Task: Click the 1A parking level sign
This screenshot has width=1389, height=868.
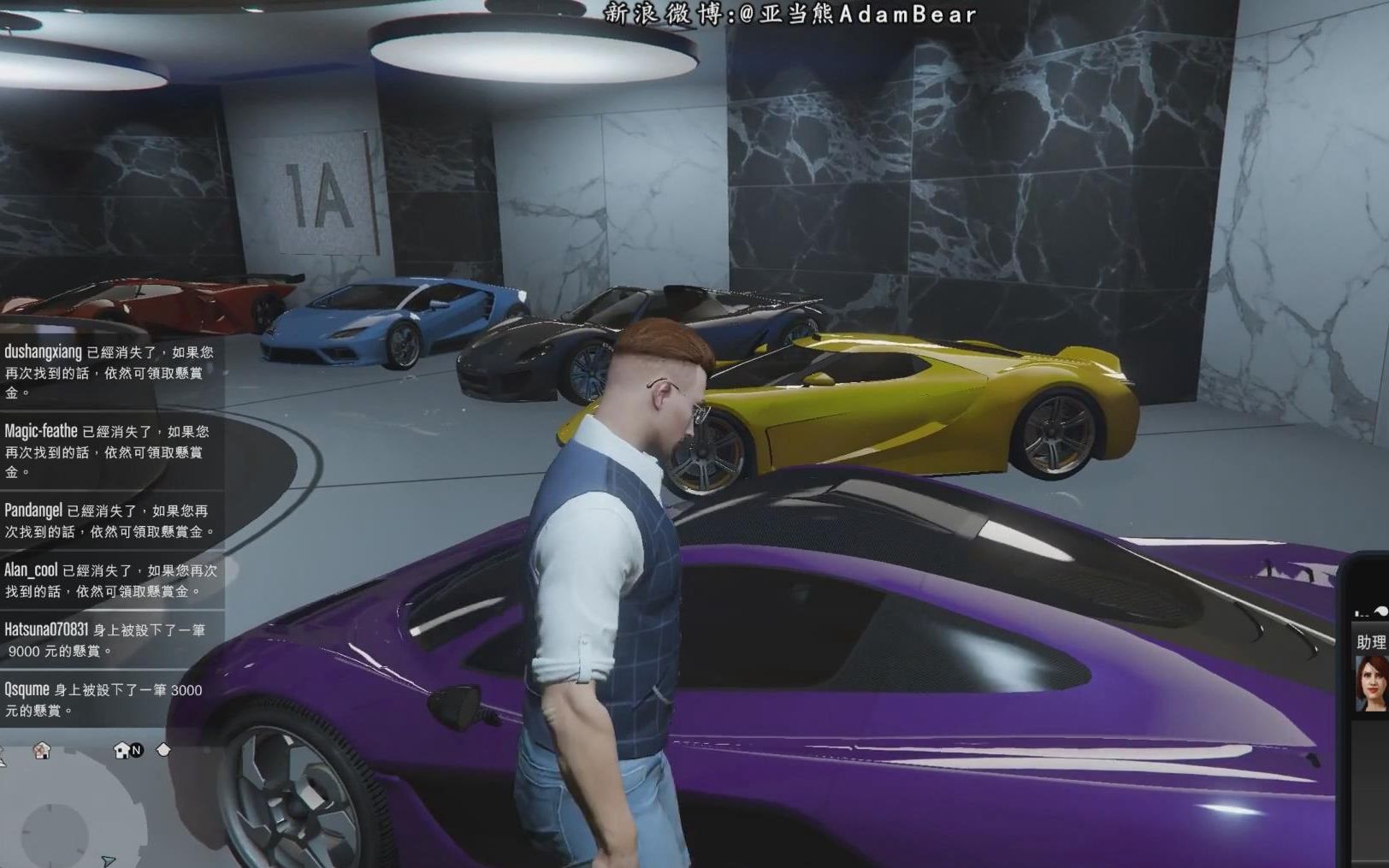Action: click(x=321, y=194)
